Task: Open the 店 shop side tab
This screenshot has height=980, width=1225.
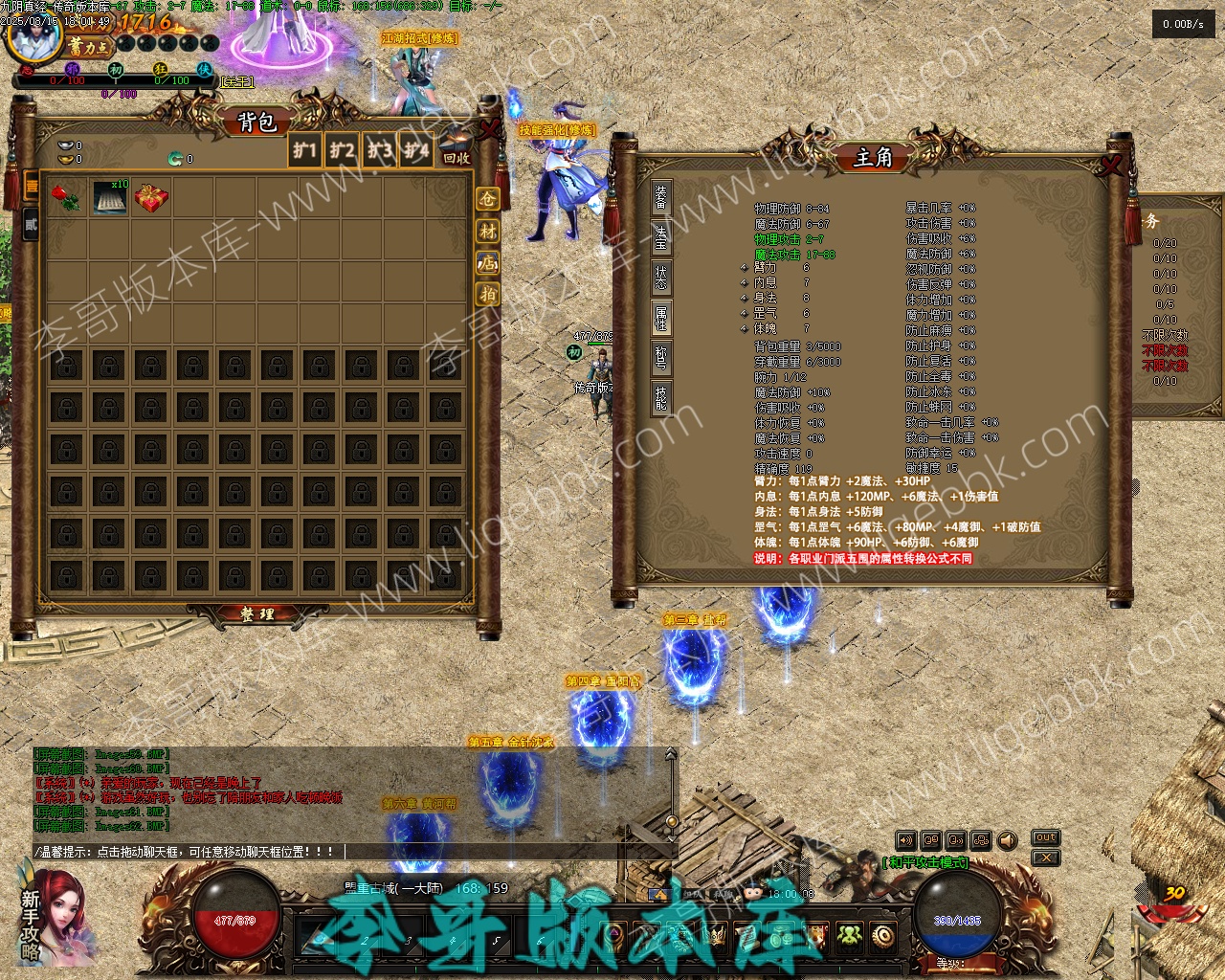Action: tap(488, 262)
